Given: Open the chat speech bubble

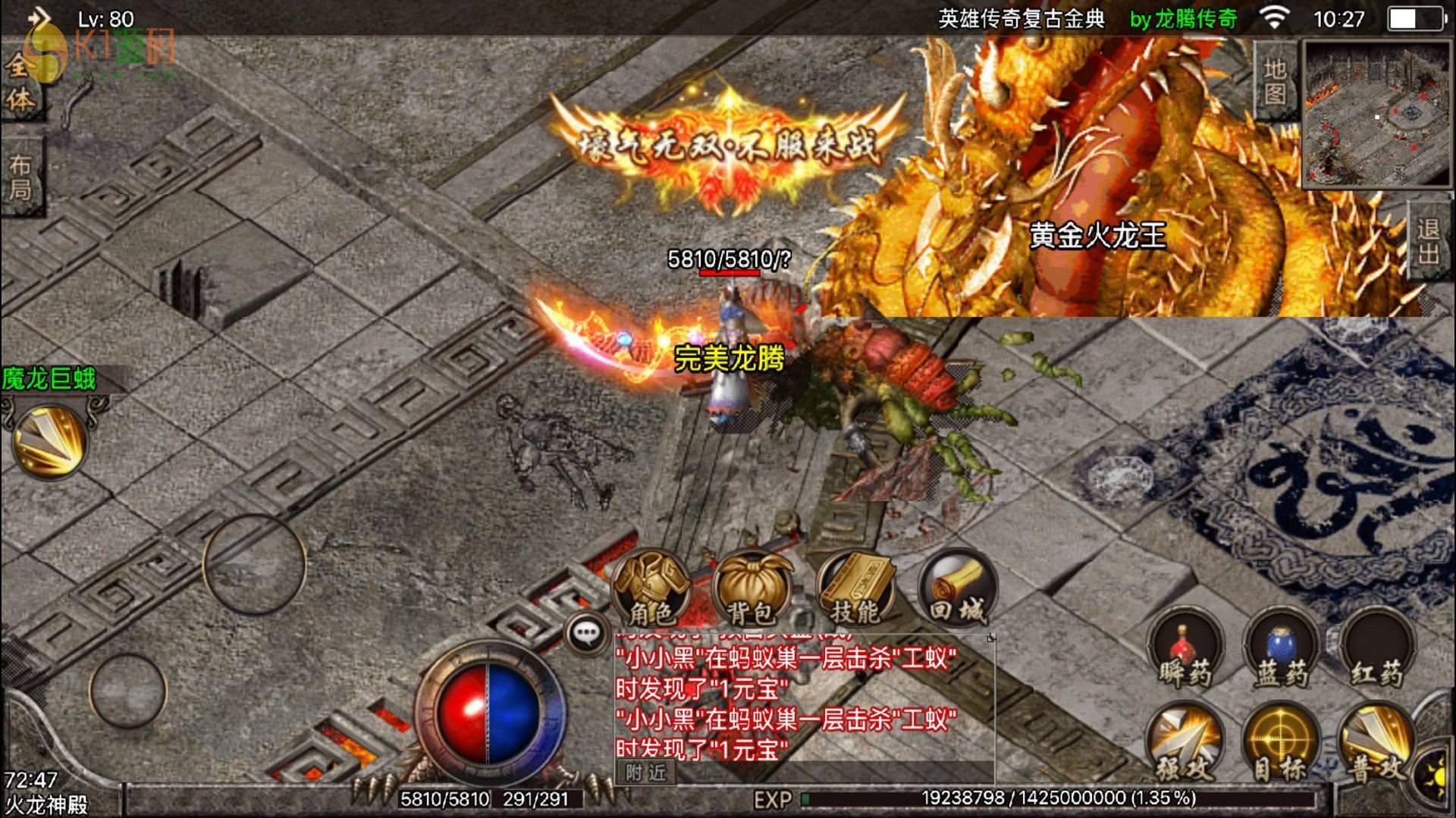Looking at the screenshot, I should (x=586, y=634).
